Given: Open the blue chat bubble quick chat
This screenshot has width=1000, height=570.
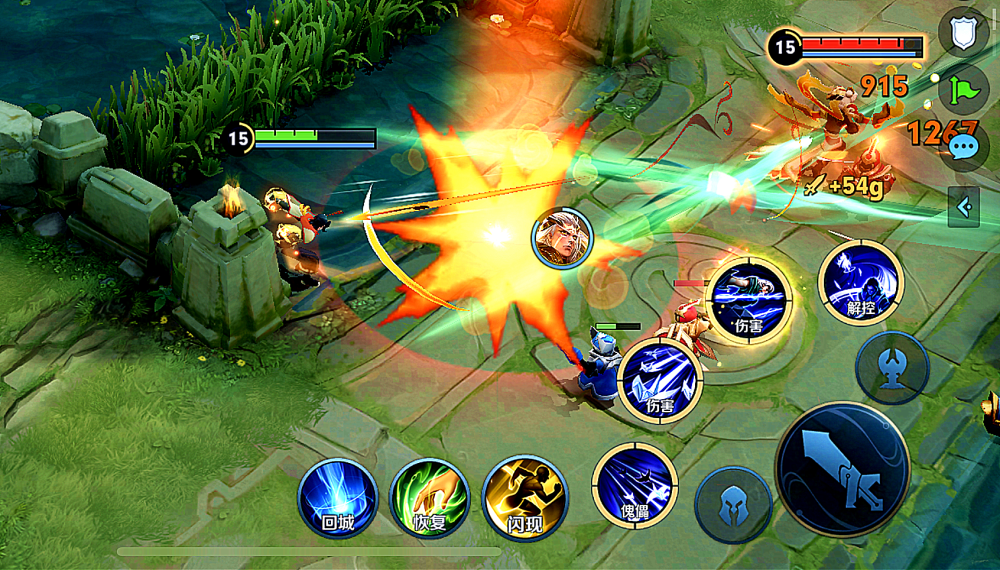Looking at the screenshot, I should (x=965, y=148).
